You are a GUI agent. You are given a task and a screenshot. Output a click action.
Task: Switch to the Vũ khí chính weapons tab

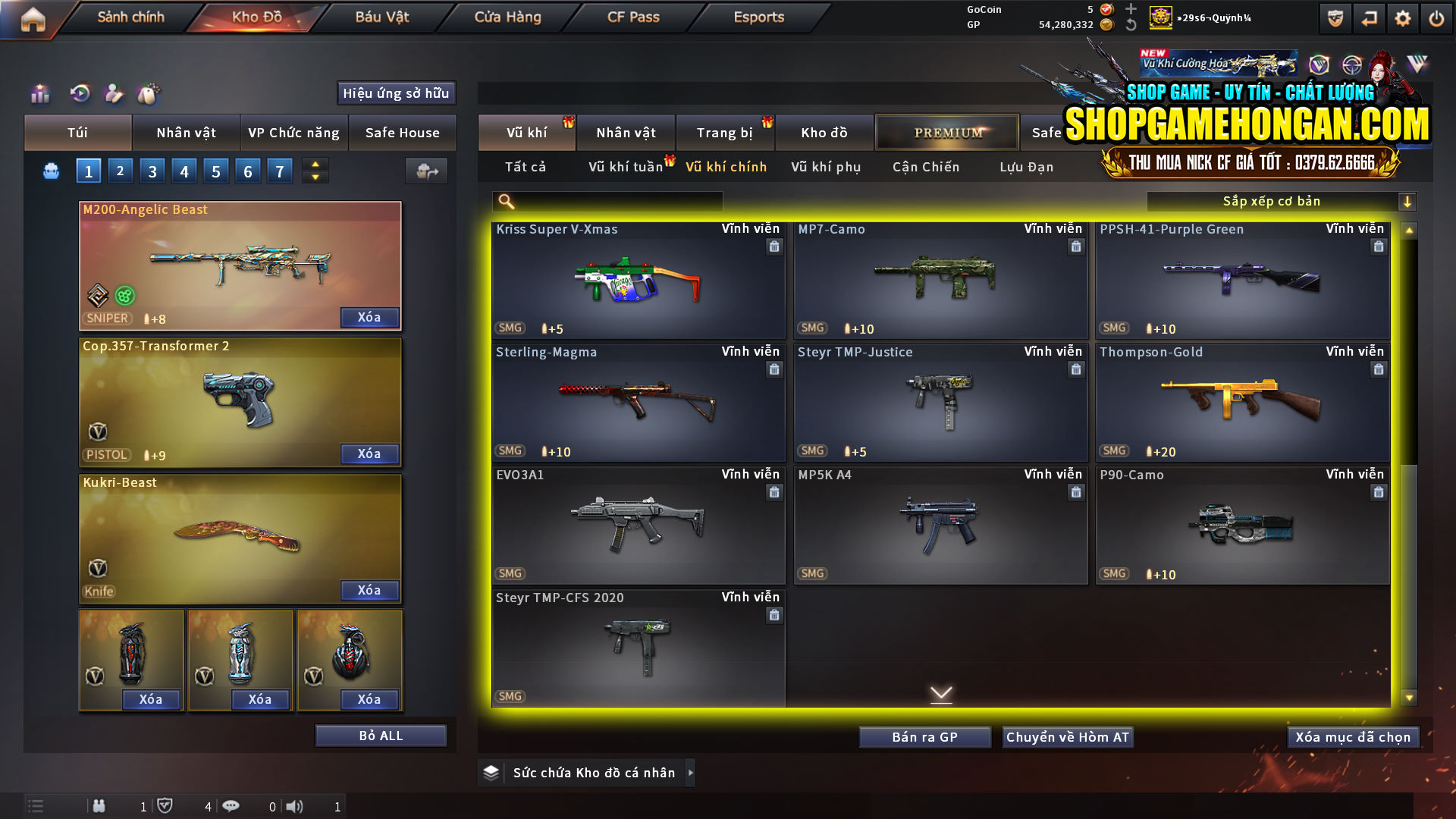click(725, 167)
